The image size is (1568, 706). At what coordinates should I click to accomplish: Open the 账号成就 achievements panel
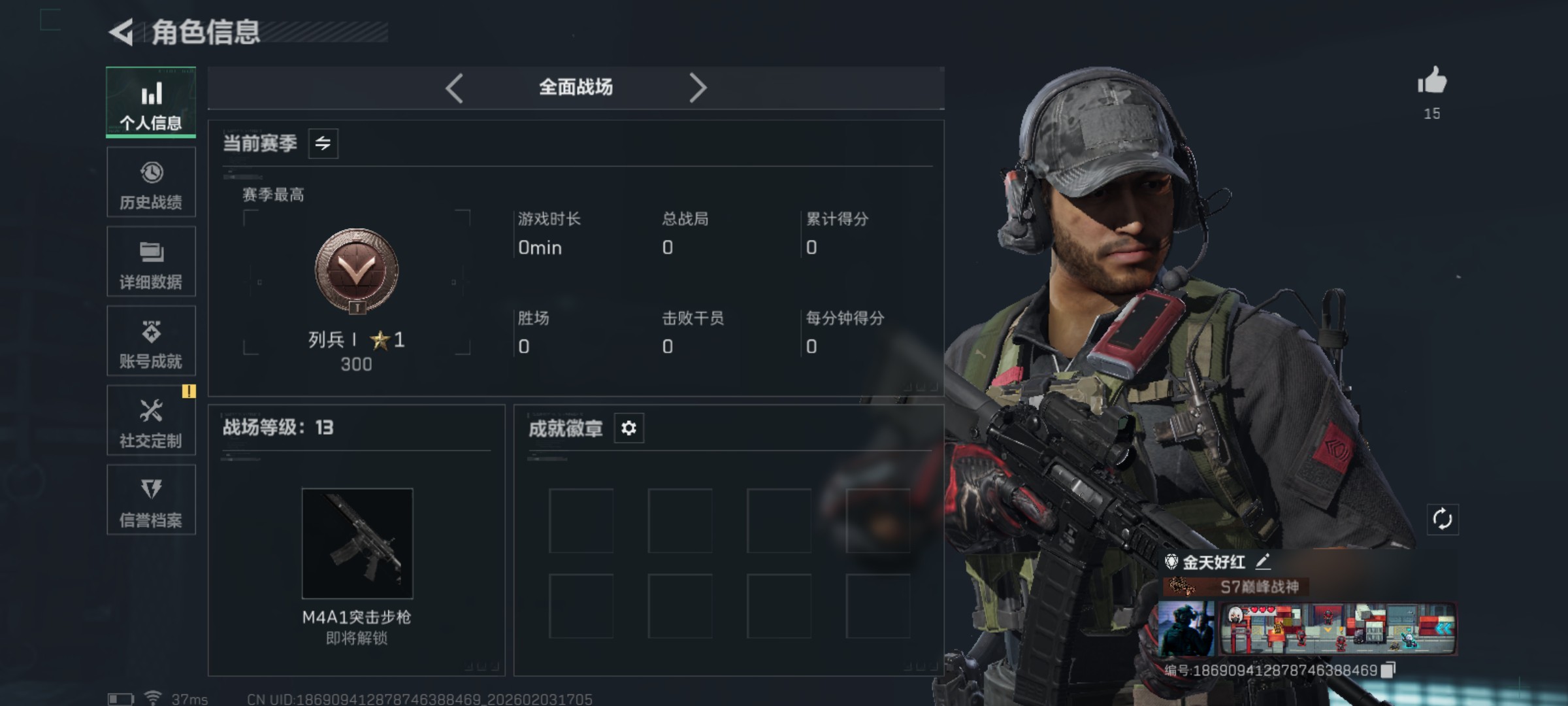[151, 341]
